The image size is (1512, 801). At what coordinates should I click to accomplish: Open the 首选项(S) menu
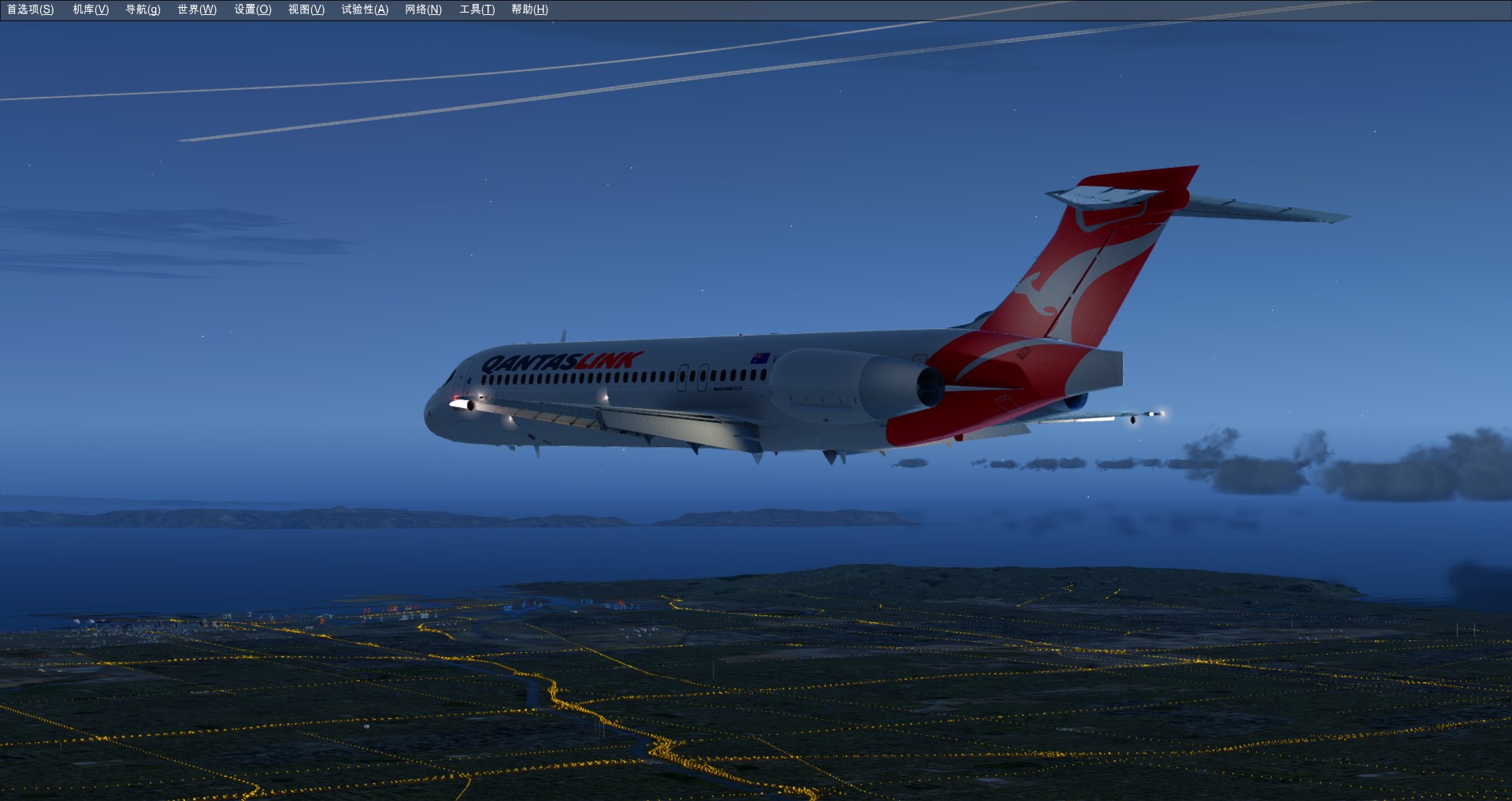point(31,9)
